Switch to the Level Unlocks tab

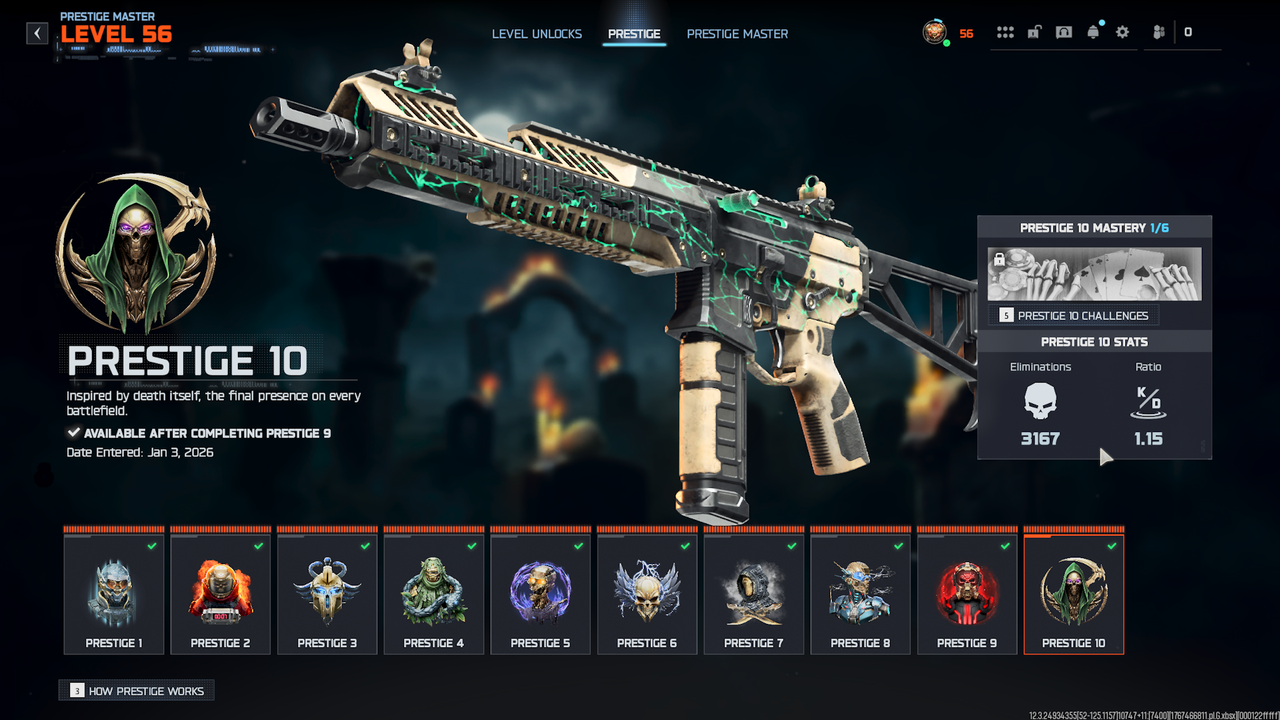pyautogui.click(x=536, y=34)
